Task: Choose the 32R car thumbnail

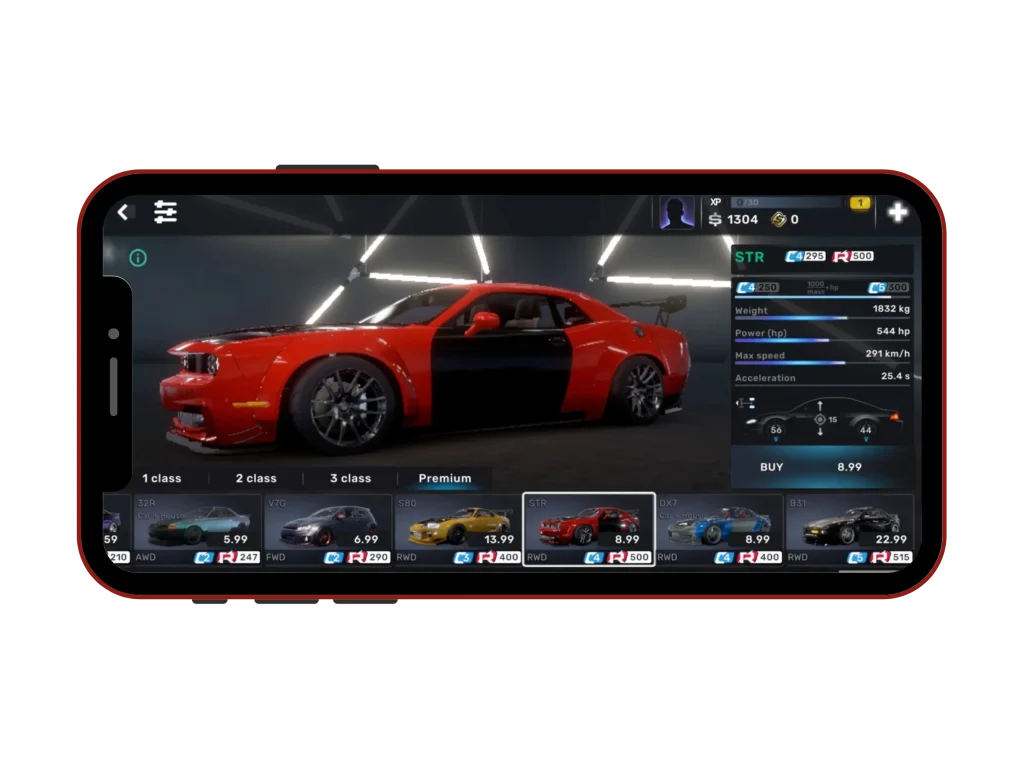Action: tap(196, 529)
